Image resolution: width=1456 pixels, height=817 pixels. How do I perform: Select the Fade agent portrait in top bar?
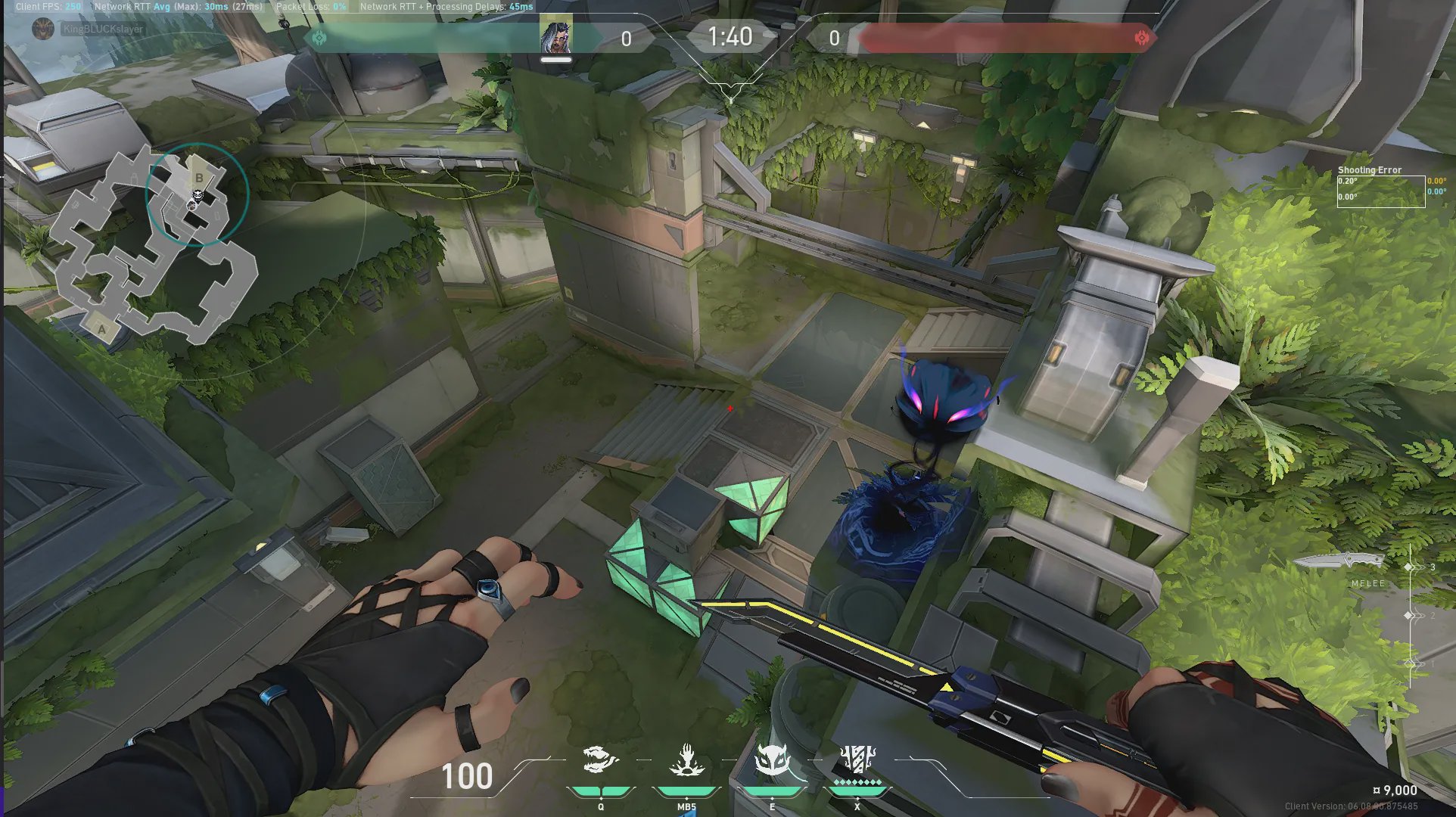(555, 37)
